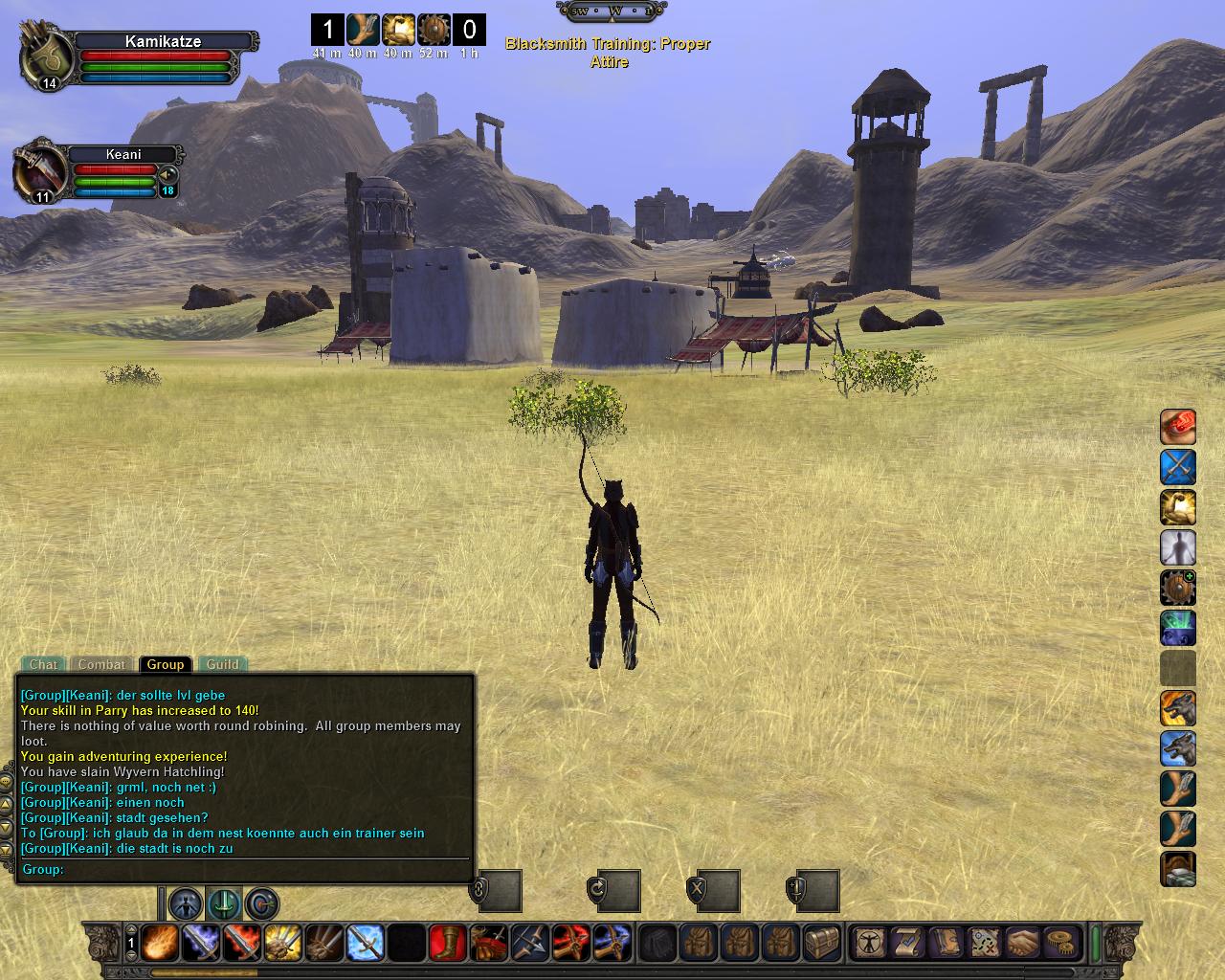This screenshot has width=1225, height=980.
Task: Use the bed rest ability icon
Action: pyautogui.click(x=1178, y=869)
